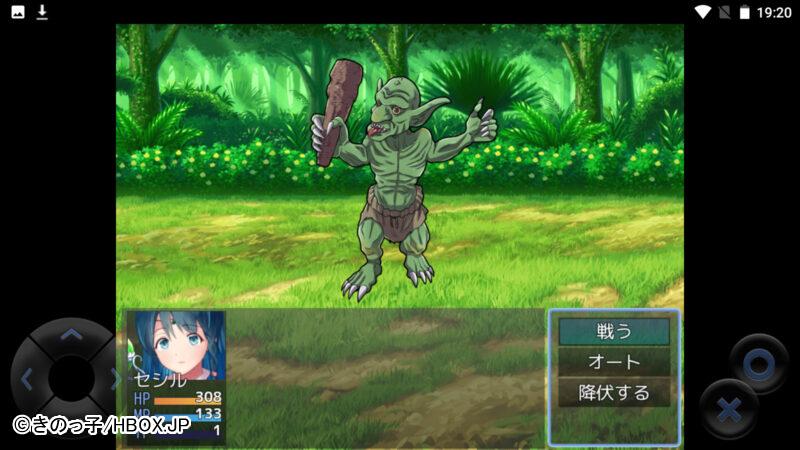Select セシル's character portrait
This screenshot has width=800, height=450.
point(176,346)
